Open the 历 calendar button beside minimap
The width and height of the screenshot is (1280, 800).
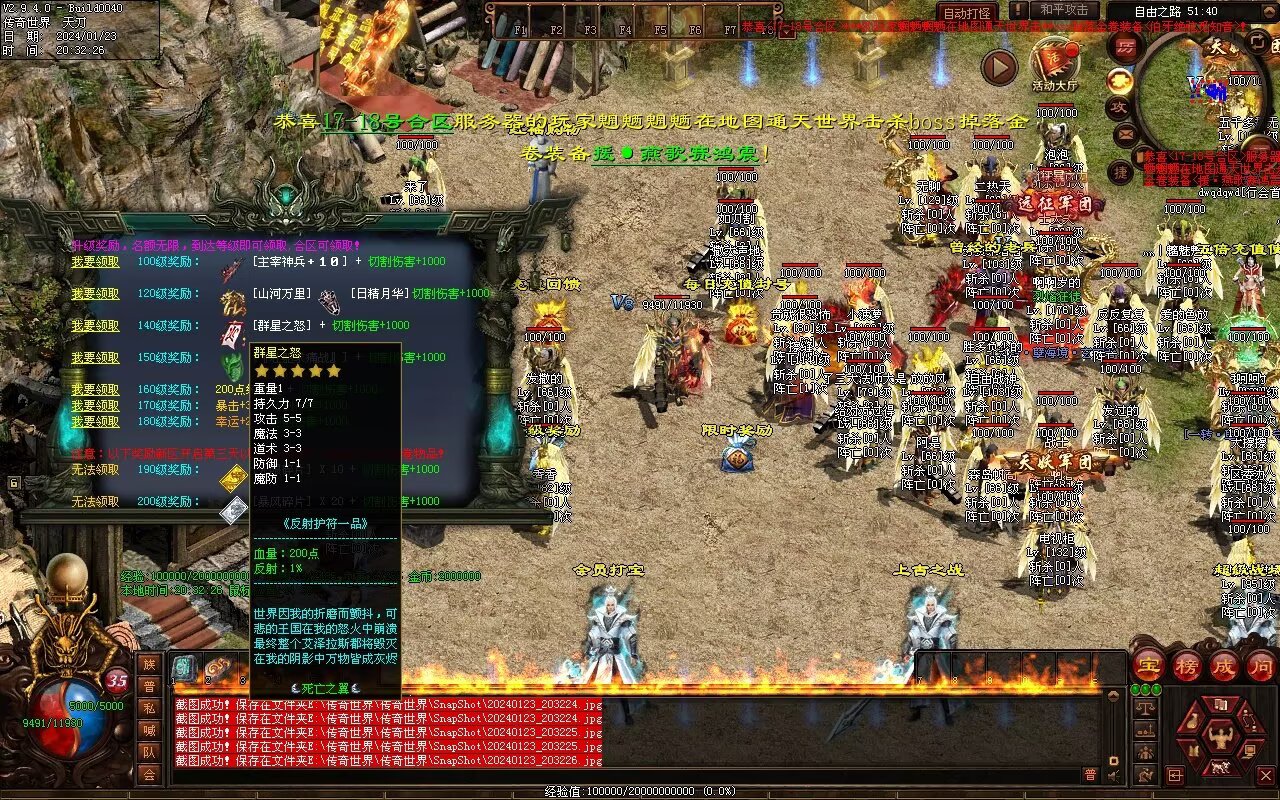tap(1126, 48)
